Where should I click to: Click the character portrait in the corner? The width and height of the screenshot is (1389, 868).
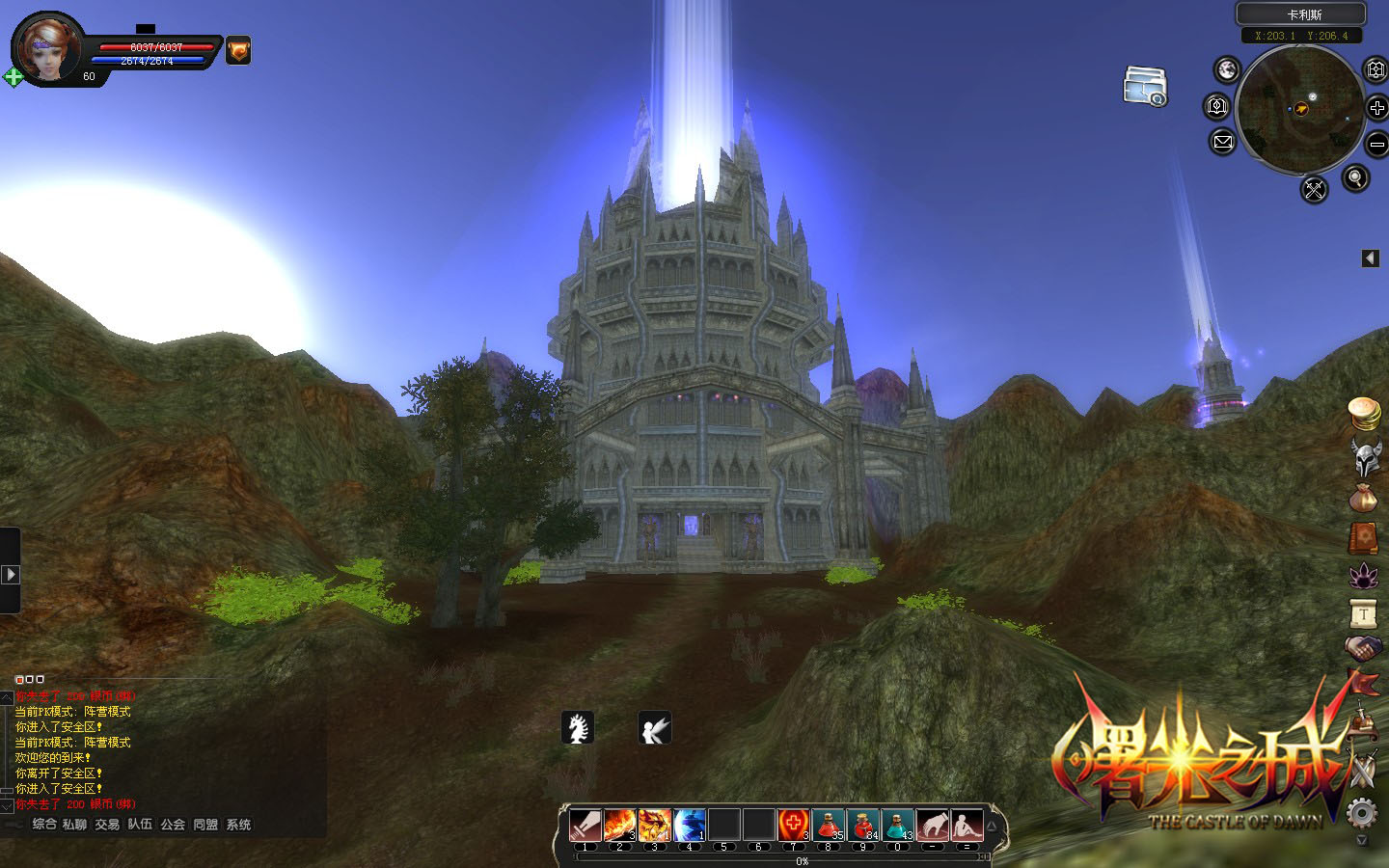click(x=48, y=48)
